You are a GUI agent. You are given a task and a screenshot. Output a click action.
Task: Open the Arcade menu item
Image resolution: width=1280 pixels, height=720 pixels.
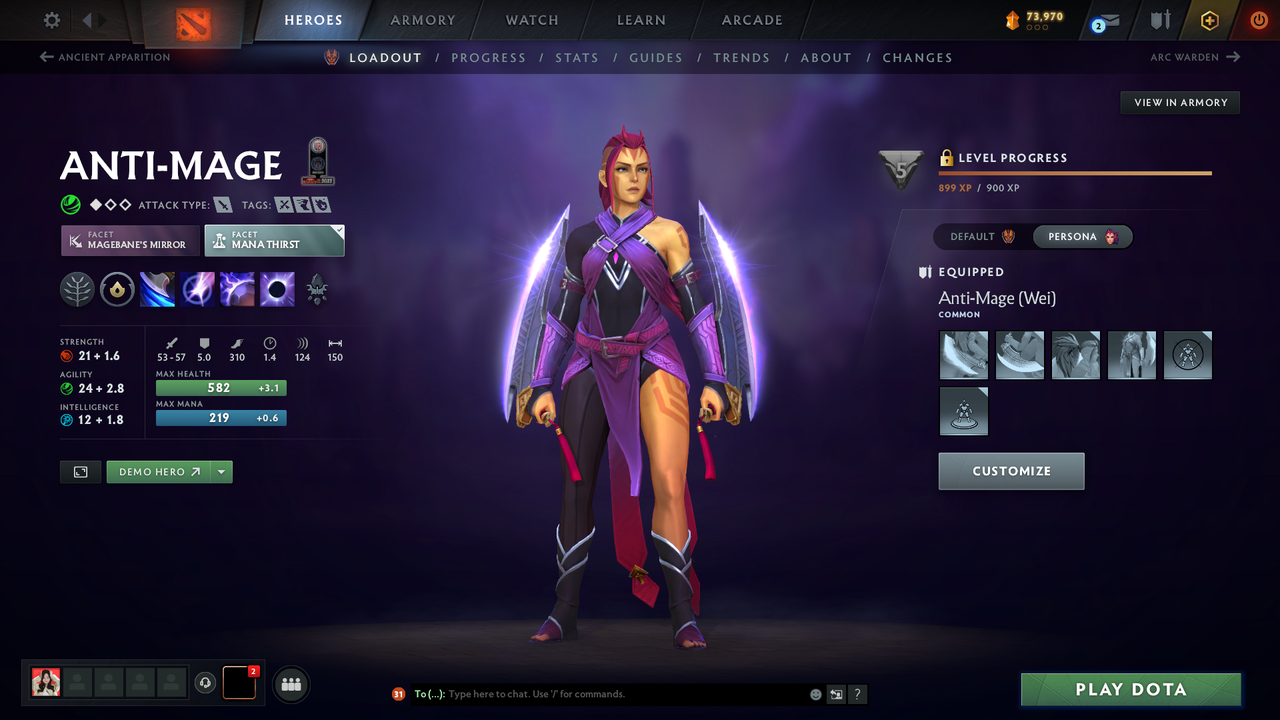pyautogui.click(x=751, y=20)
